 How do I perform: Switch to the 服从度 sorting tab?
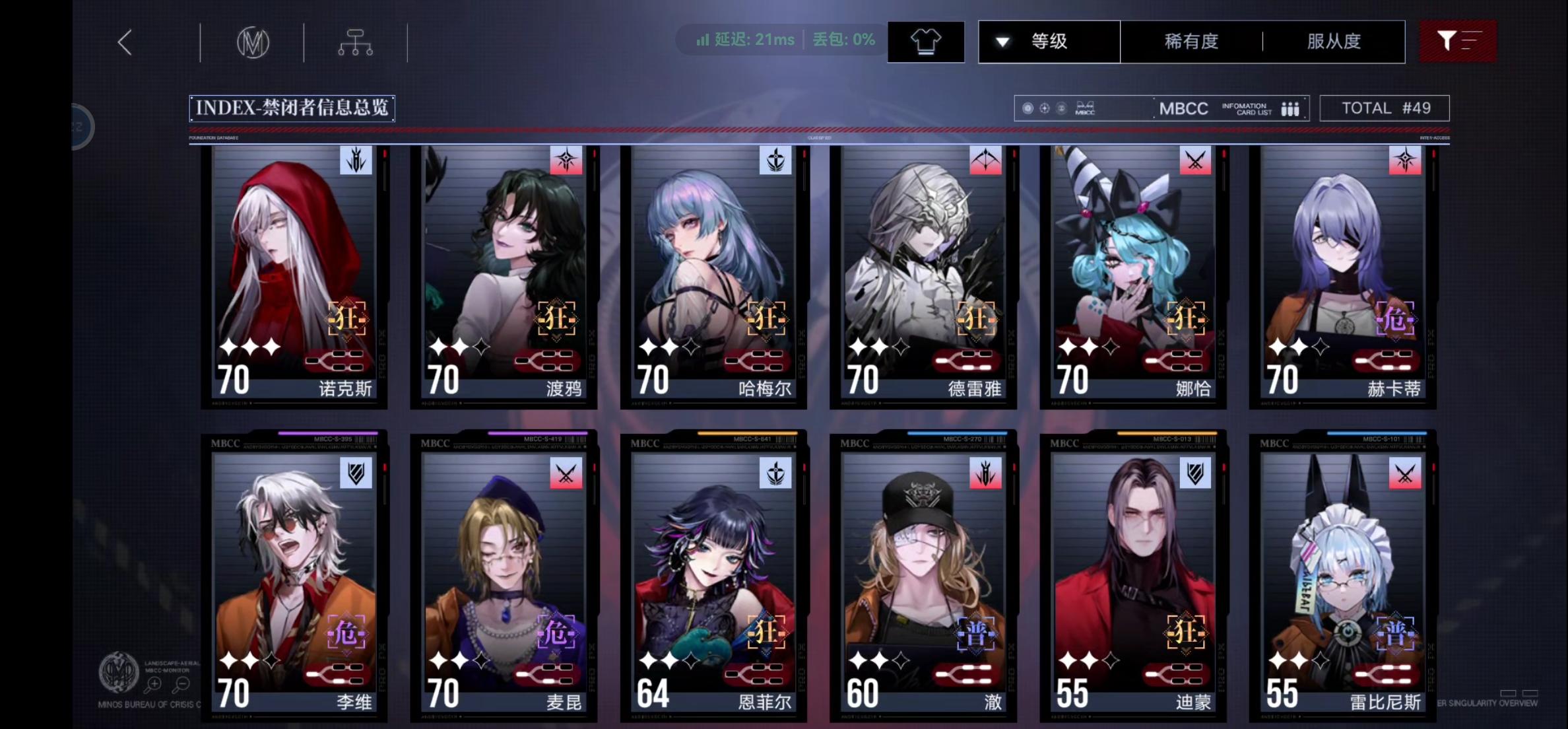click(x=1333, y=41)
